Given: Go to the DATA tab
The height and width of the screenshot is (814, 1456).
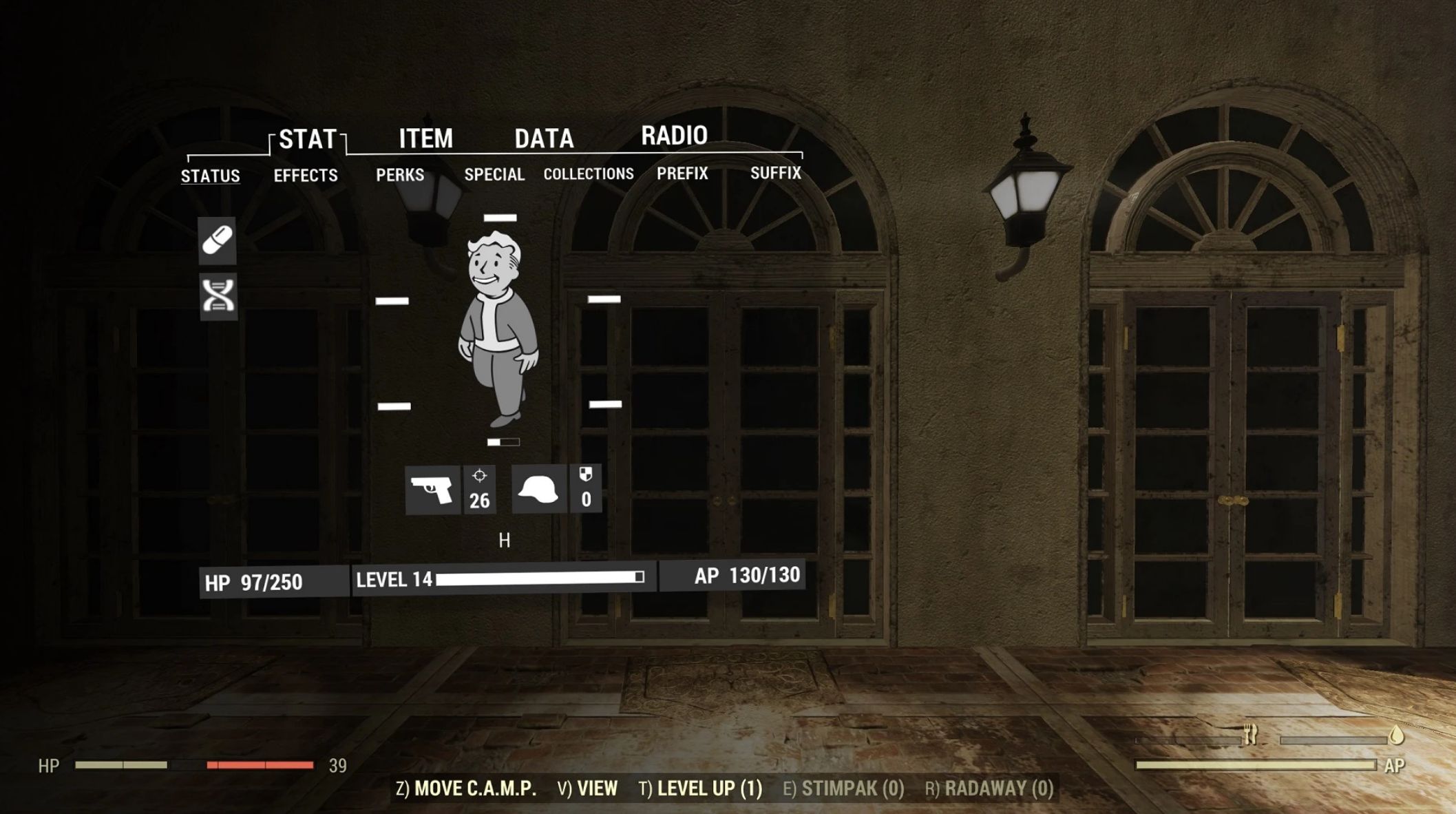Looking at the screenshot, I should click(544, 139).
